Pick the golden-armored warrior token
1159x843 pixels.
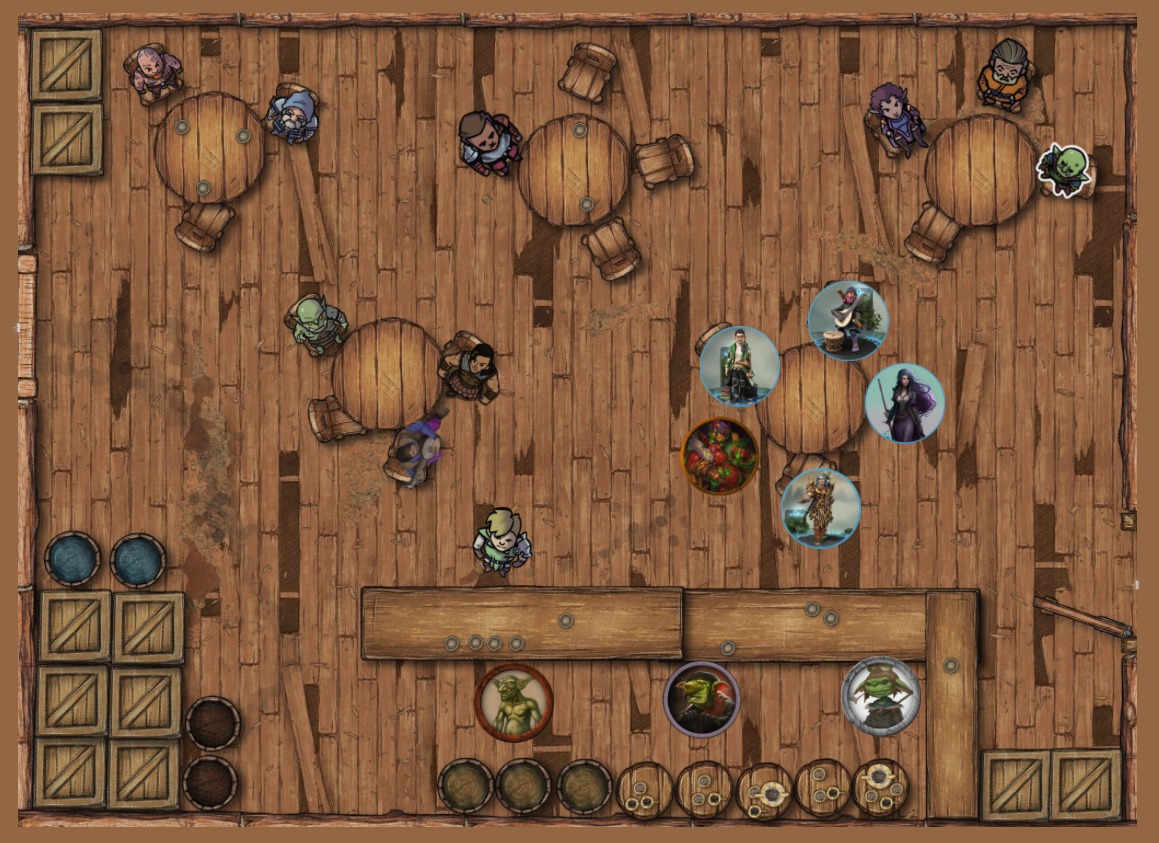821,509
